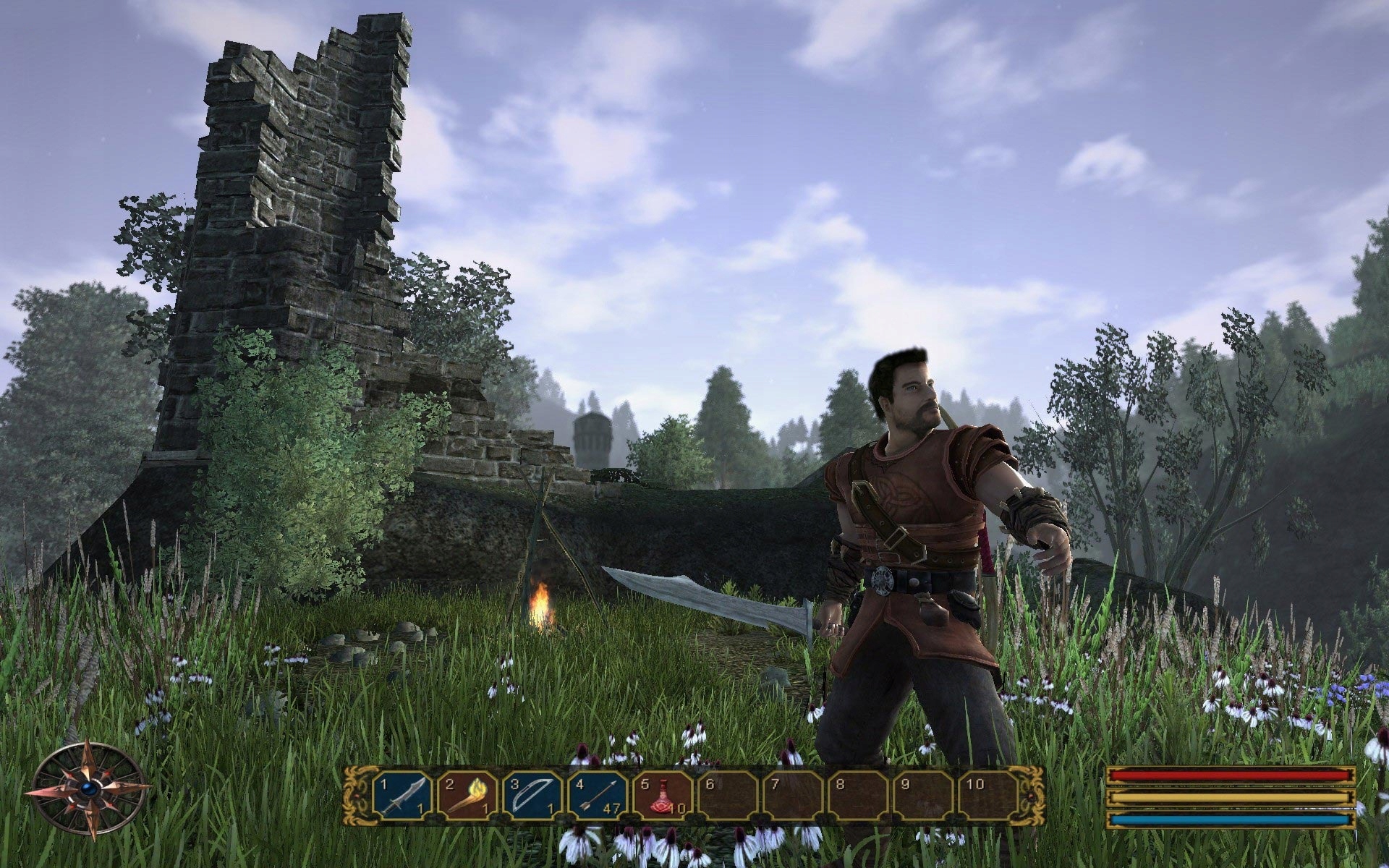Select the sword in hotbar slot 1
1389x868 pixels.
coord(403,796)
